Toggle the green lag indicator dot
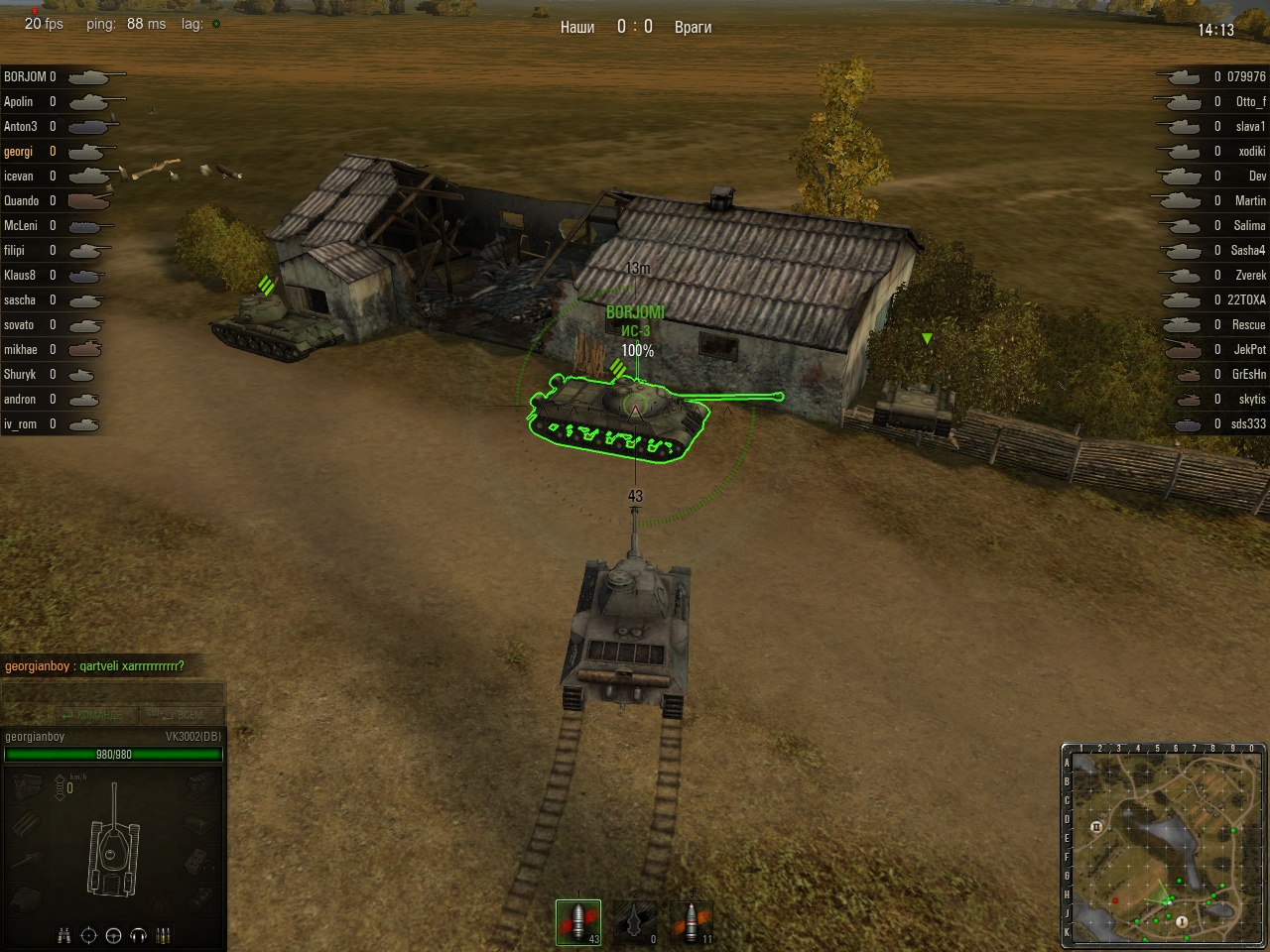Image resolution: width=1270 pixels, height=952 pixels. point(215,24)
